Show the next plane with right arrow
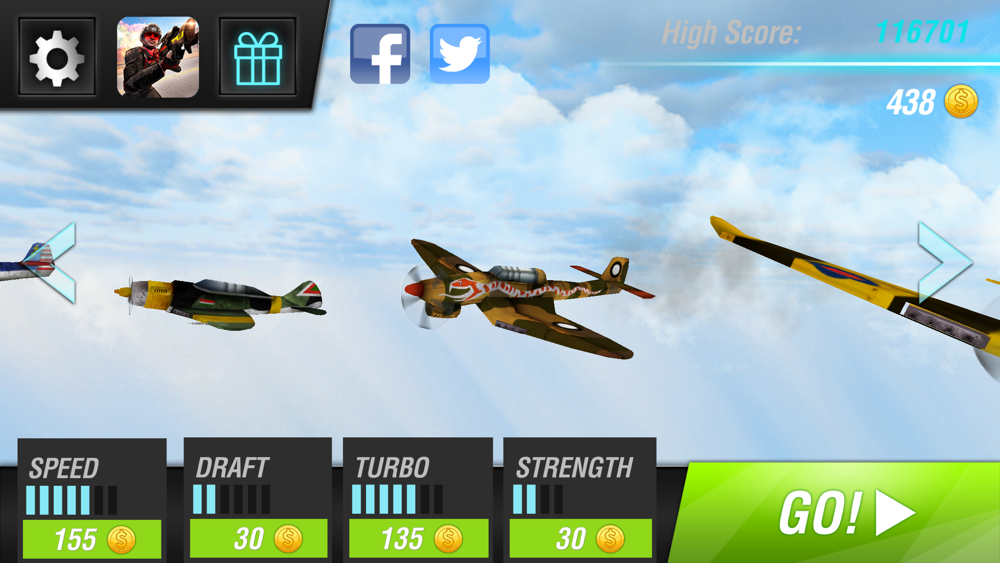 (943, 262)
